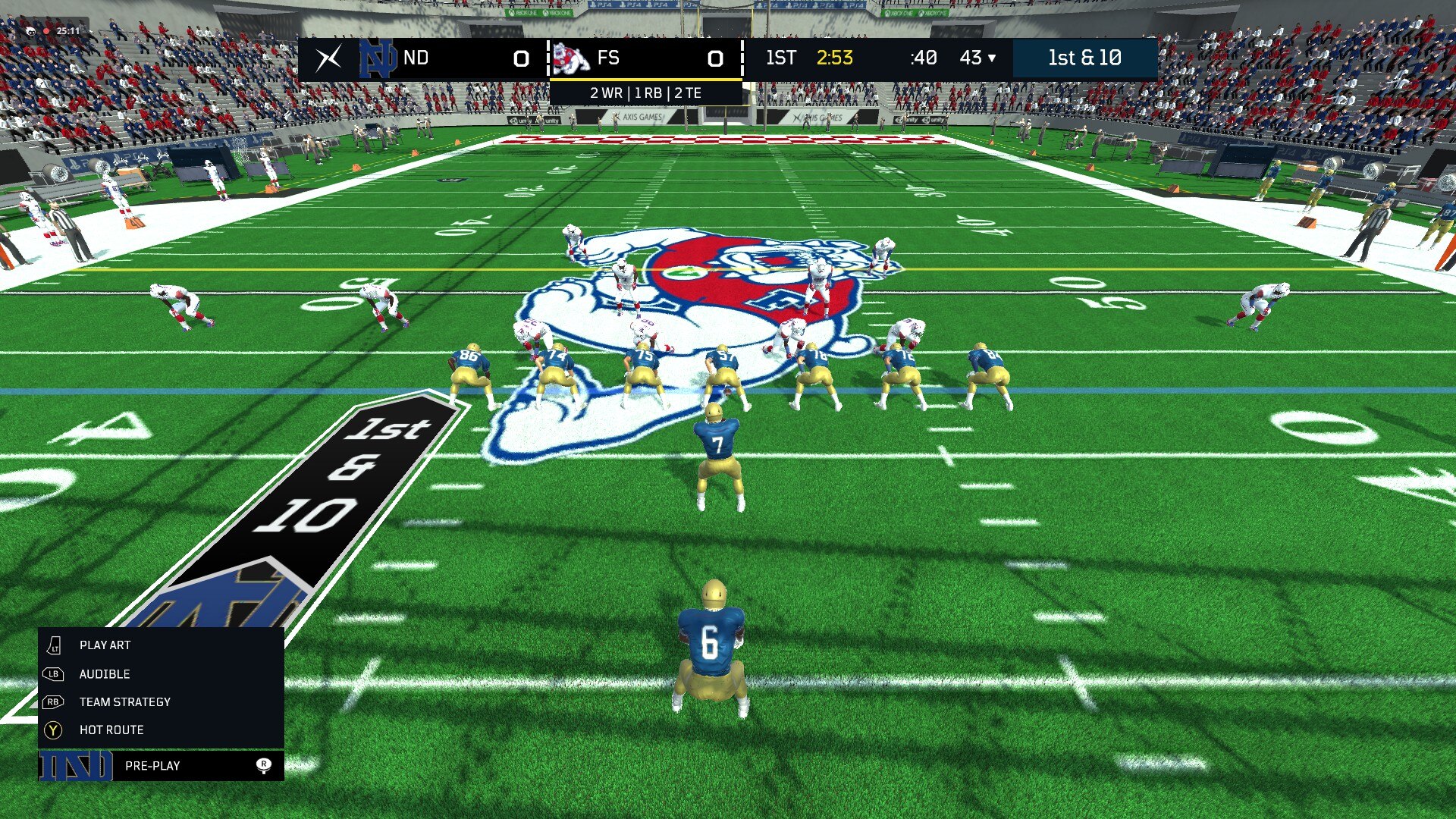The height and width of the screenshot is (819, 1456).
Task: Open the Audible menu entry
Action: pyautogui.click(x=105, y=674)
